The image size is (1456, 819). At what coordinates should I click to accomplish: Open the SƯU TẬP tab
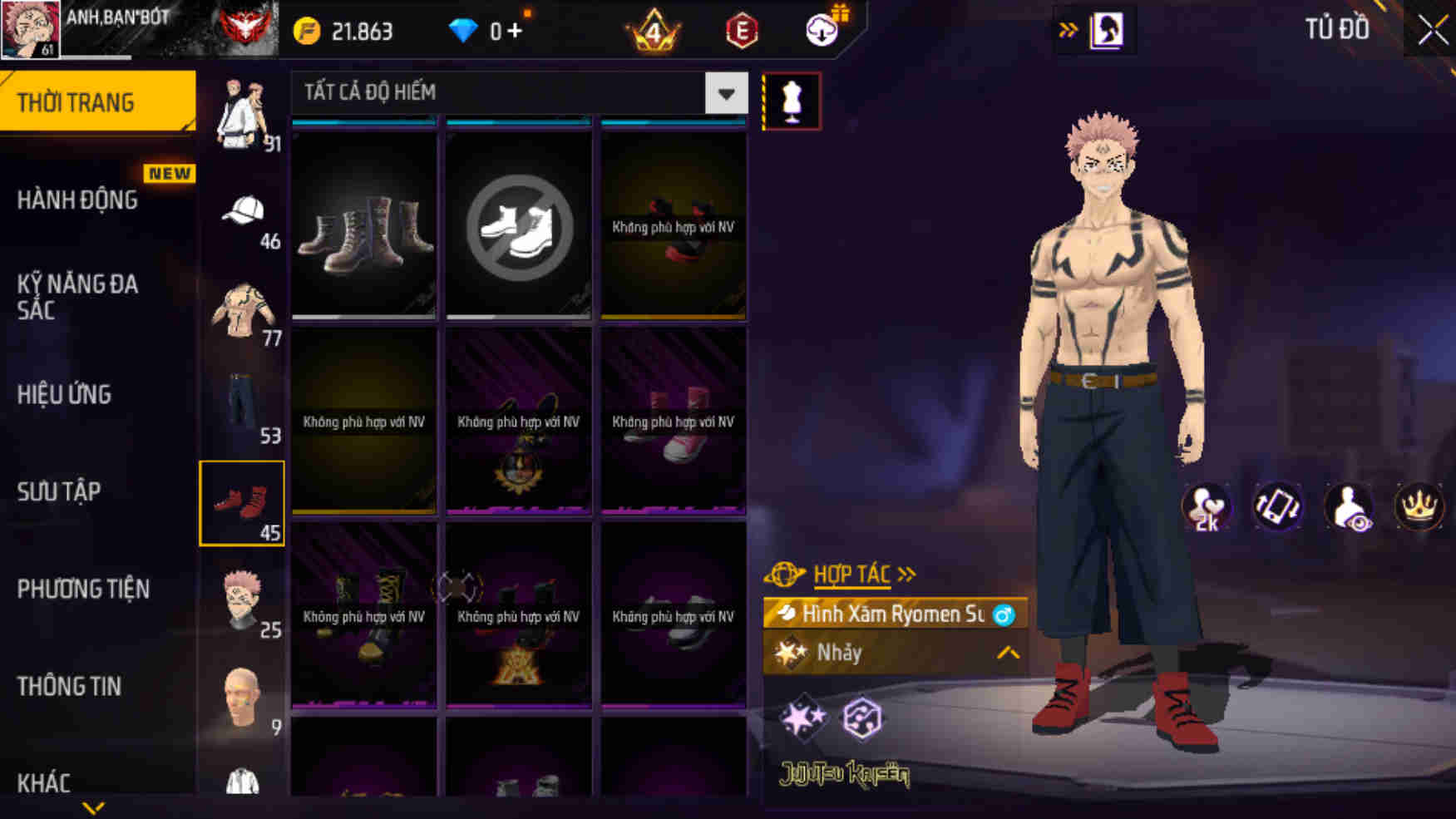point(57,492)
